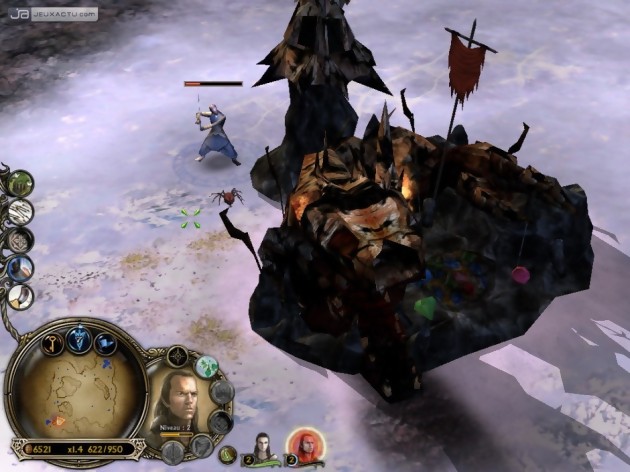Activate the horn power icon
This screenshot has width=630, height=472.
click(20, 296)
